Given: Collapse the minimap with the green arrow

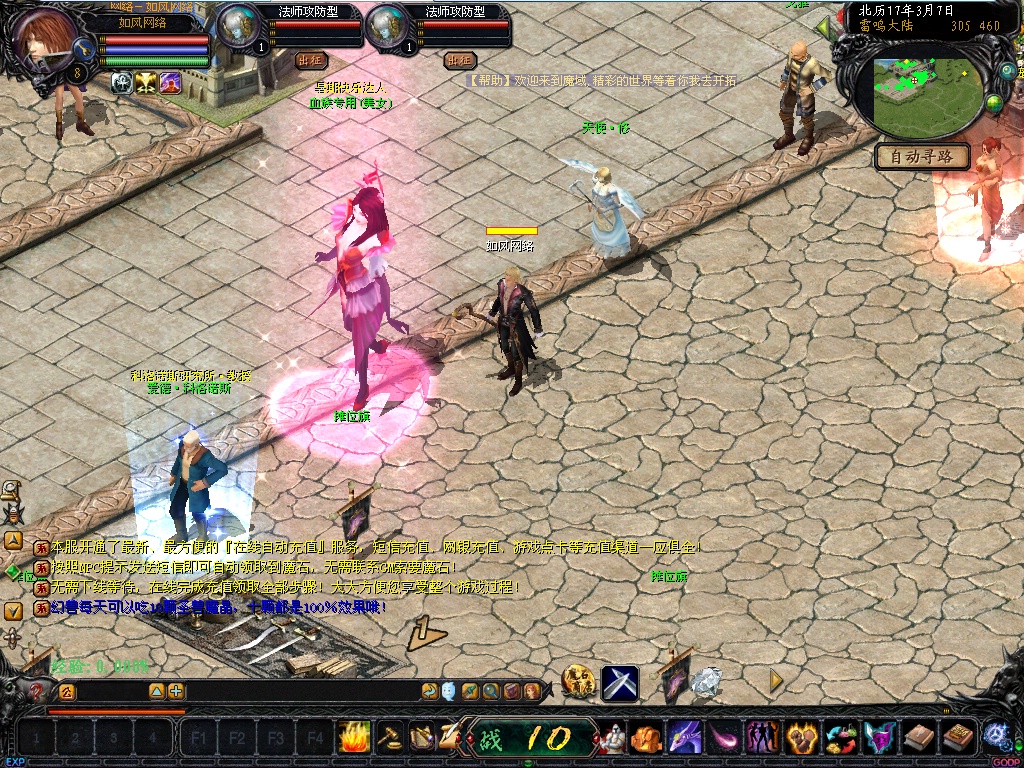Looking at the screenshot, I should (x=824, y=28).
